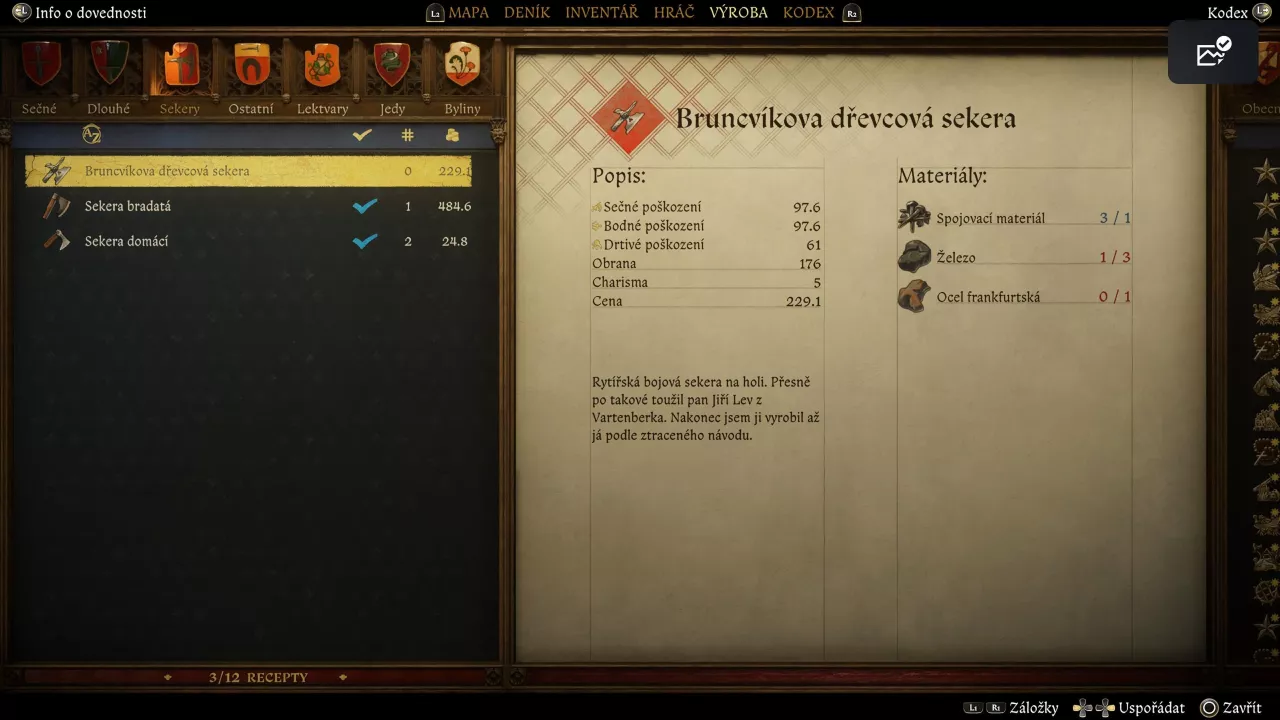
Task: Open the Lektvary category shield icon
Action: pyautogui.click(x=321, y=65)
